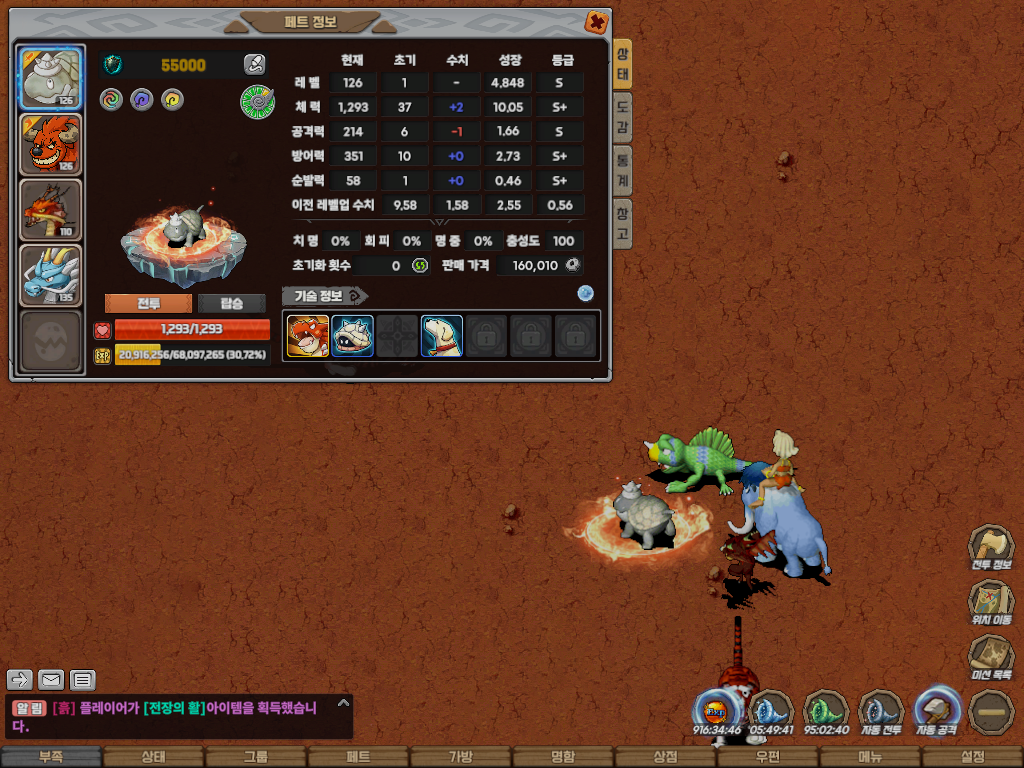Select the white dog skill icon
Viewport: 1024px width, 768px height.
pyautogui.click(x=441, y=336)
